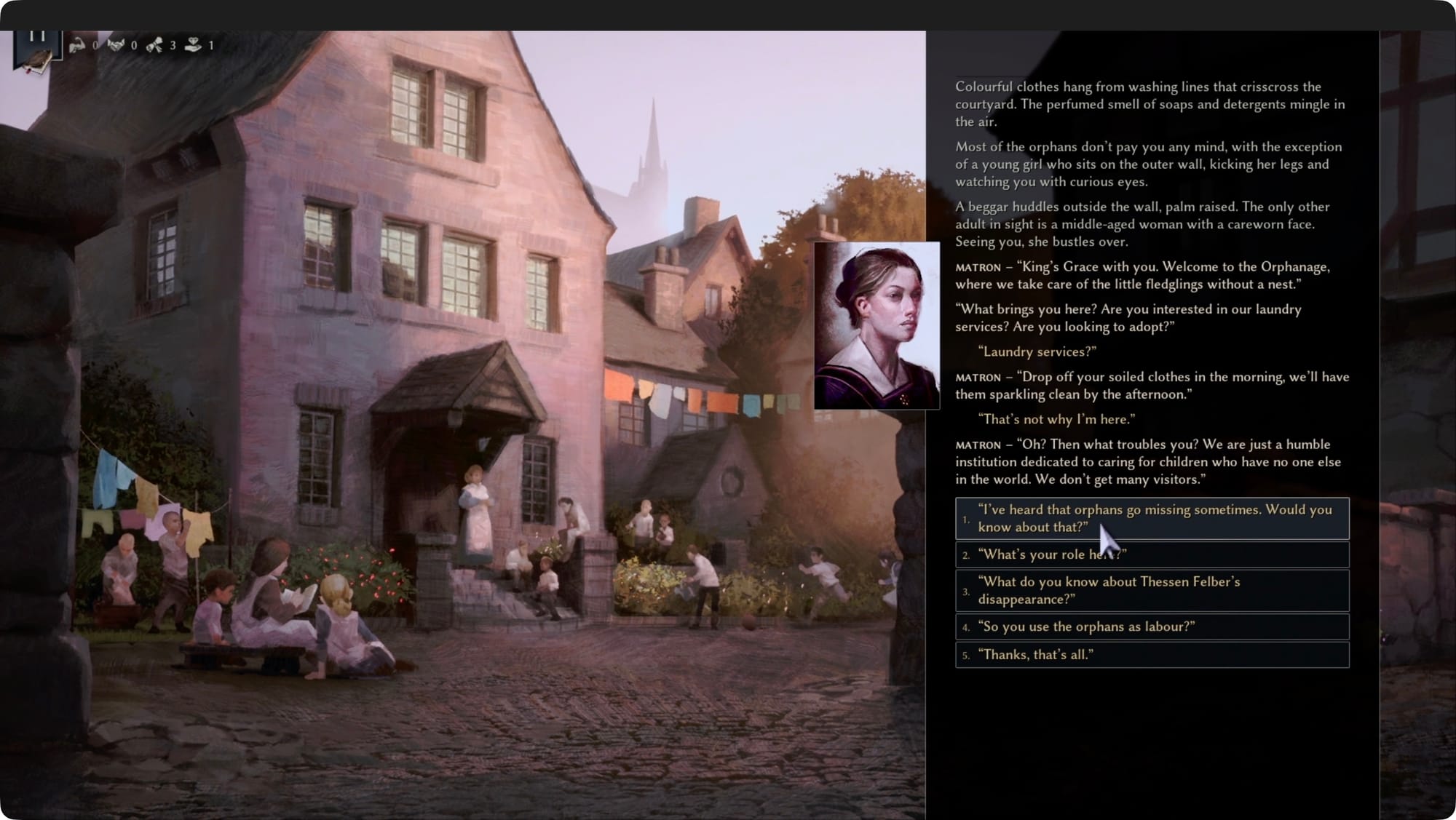
Task: Click the Matron's portrait
Action: click(x=877, y=325)
